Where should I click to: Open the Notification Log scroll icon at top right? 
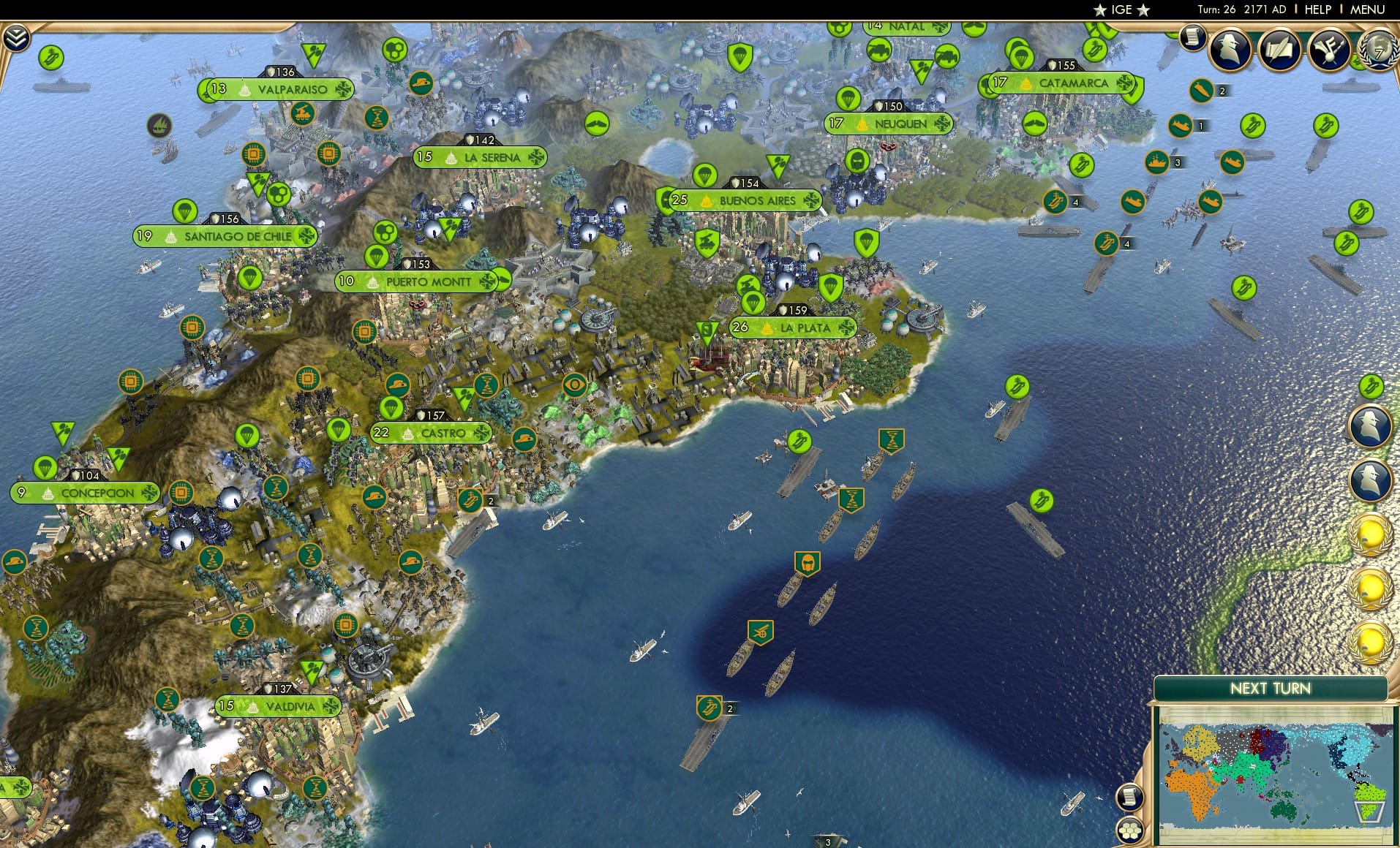pos(1192,38)
